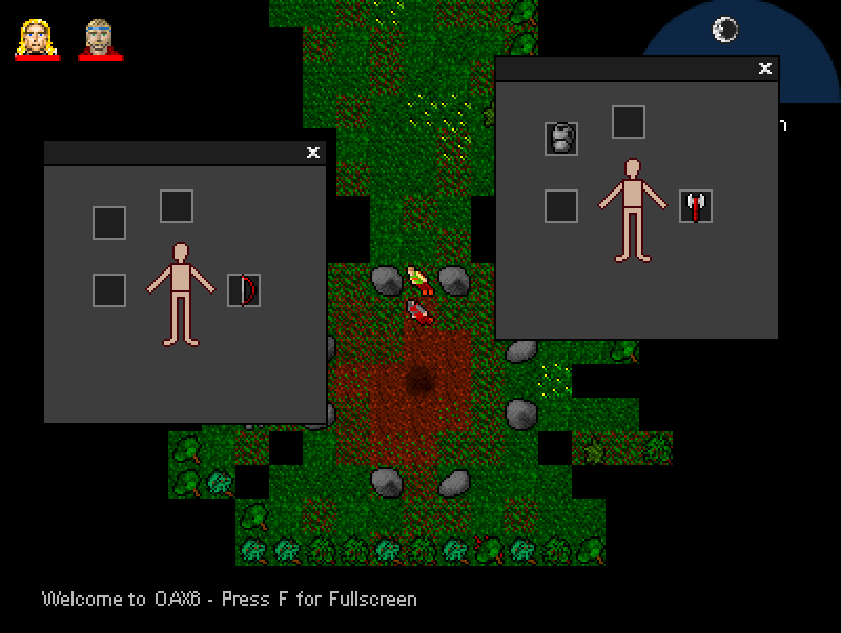
Task: Close the inventory window holding the axe
Action: [x=765, y=68]
